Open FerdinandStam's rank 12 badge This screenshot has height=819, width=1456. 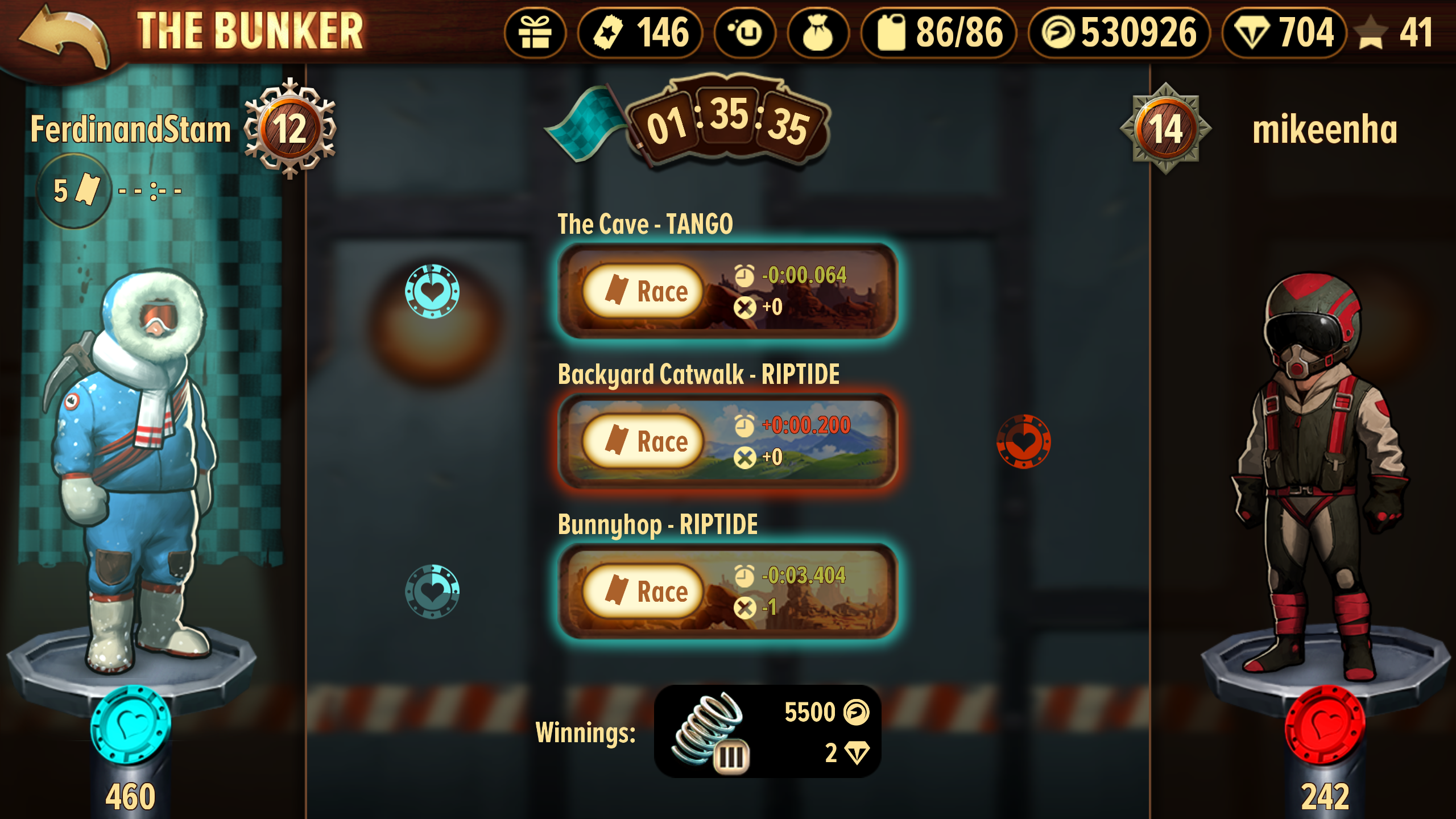290,129
